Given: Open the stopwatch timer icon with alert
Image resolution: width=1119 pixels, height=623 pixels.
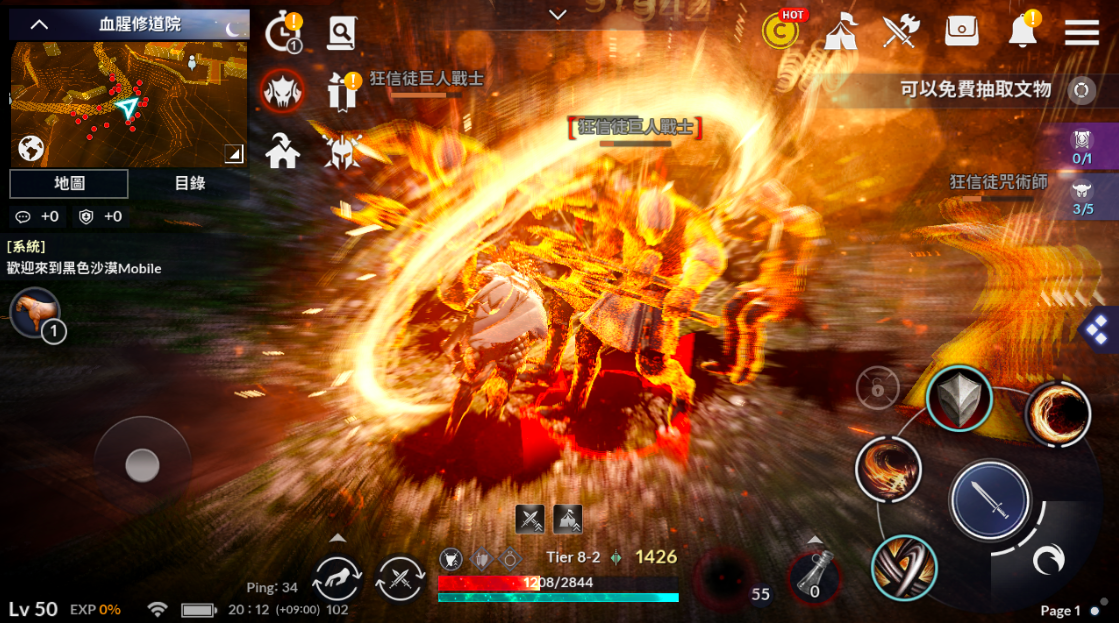Looking at the screenshot, I should [283, 33].
